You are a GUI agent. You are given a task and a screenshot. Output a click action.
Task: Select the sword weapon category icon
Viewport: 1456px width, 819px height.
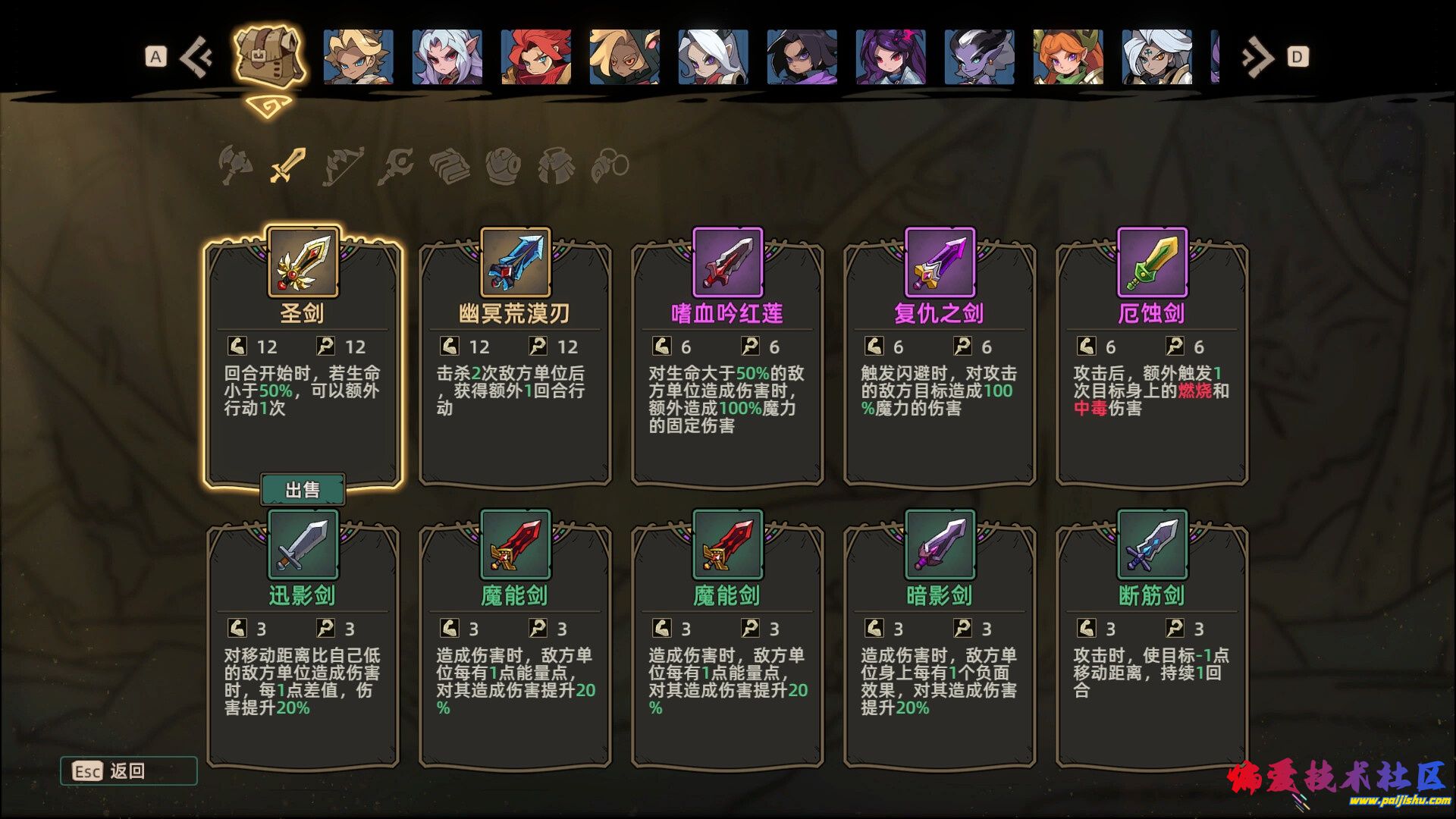click(287, 163)
